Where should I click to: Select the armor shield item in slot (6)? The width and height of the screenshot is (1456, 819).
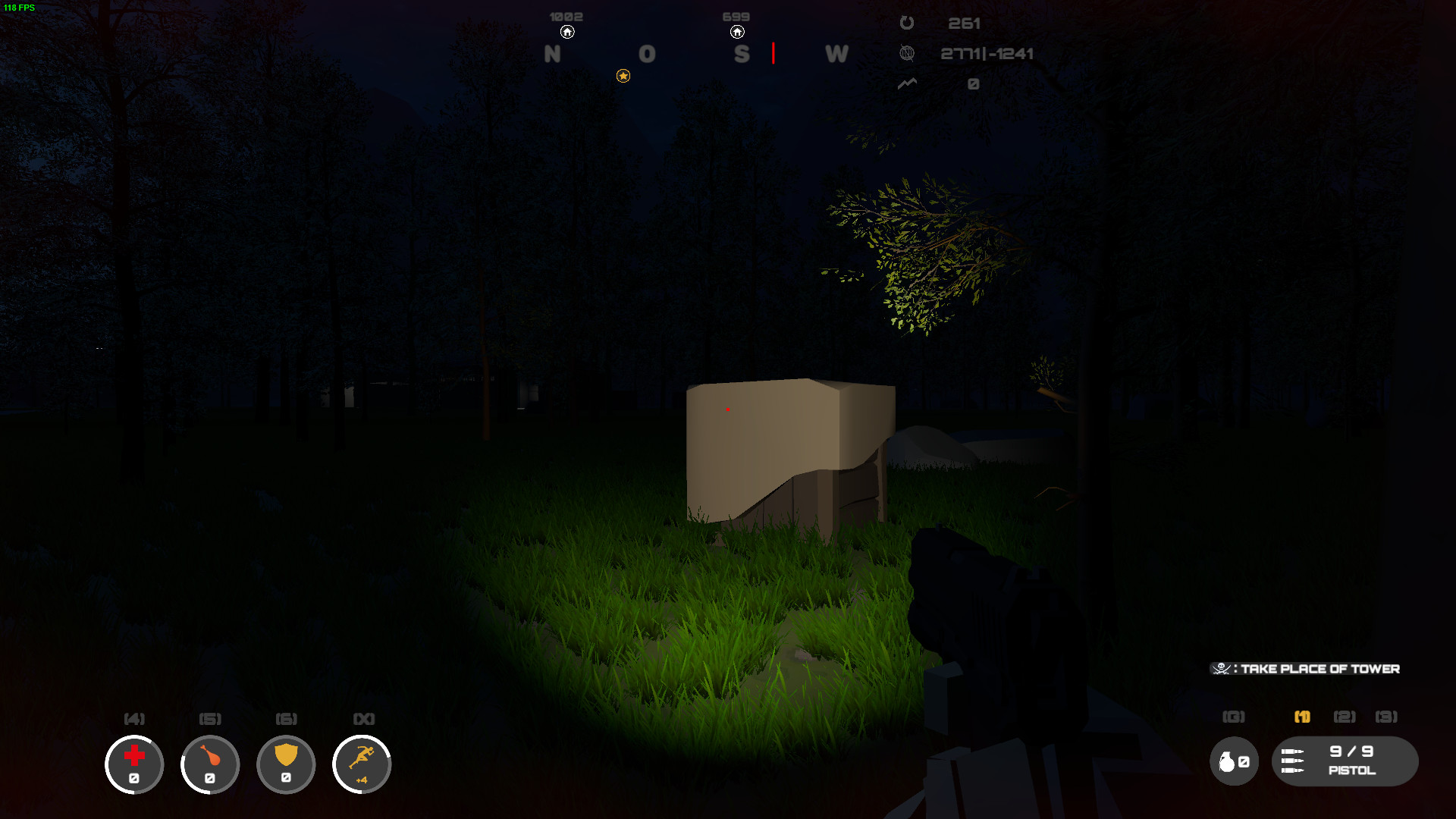click(286, 764)
